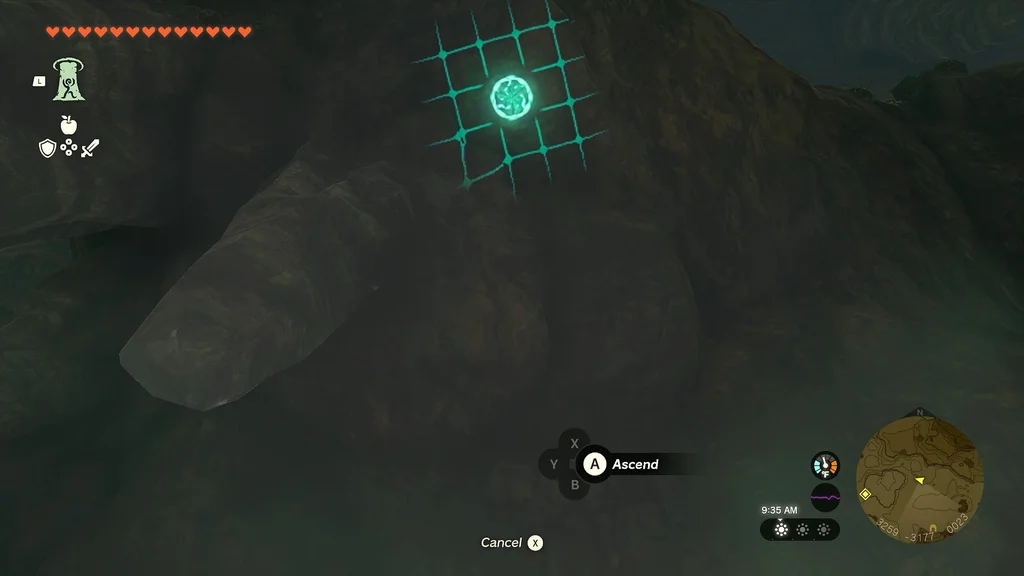
Task: Click the purple noise meter
Action: click(825, 497)
